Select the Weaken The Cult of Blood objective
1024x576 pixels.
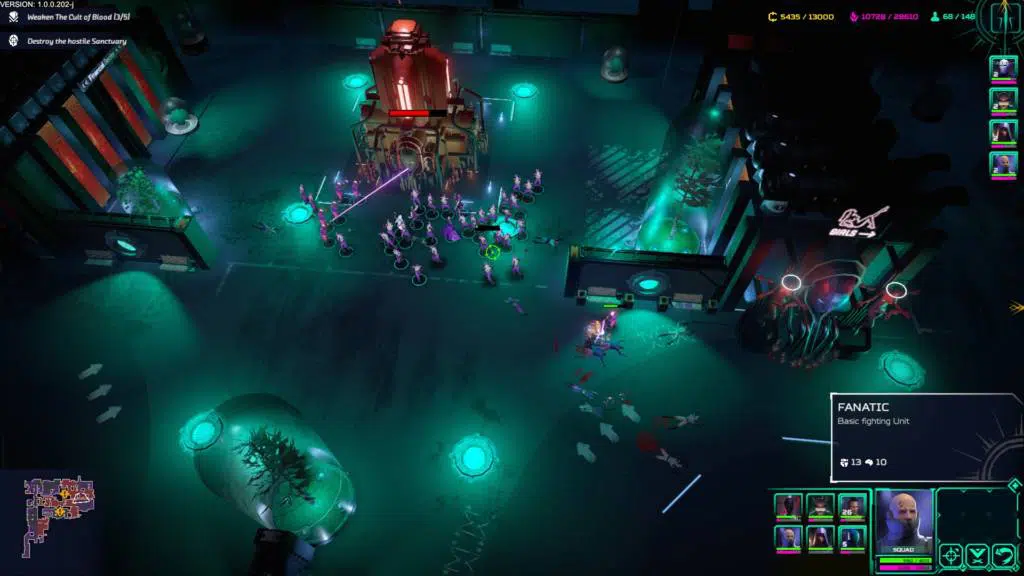[77, 18]
